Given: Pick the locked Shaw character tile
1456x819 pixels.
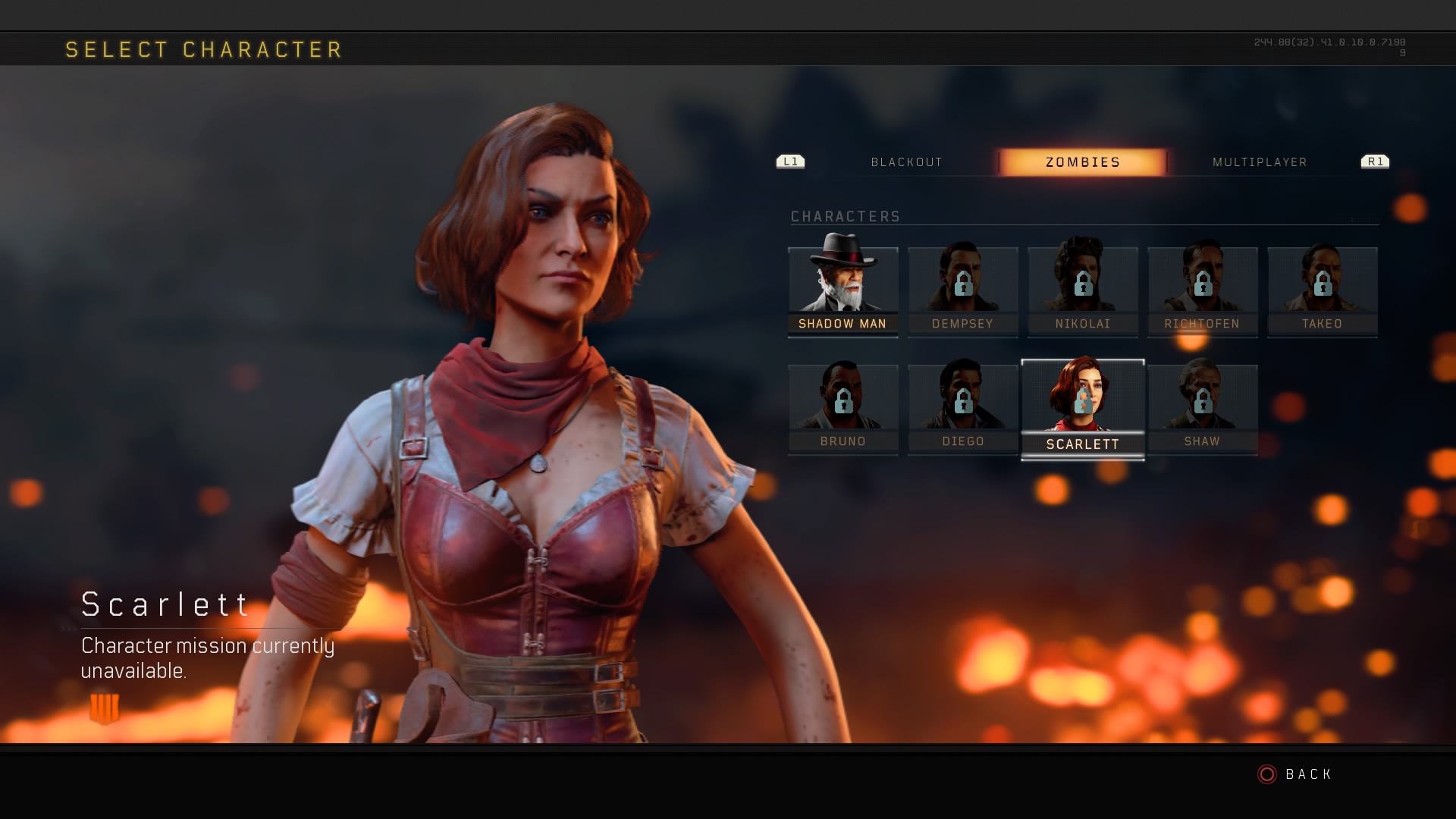Looking at the screenshot, I should coord(1202,409).
